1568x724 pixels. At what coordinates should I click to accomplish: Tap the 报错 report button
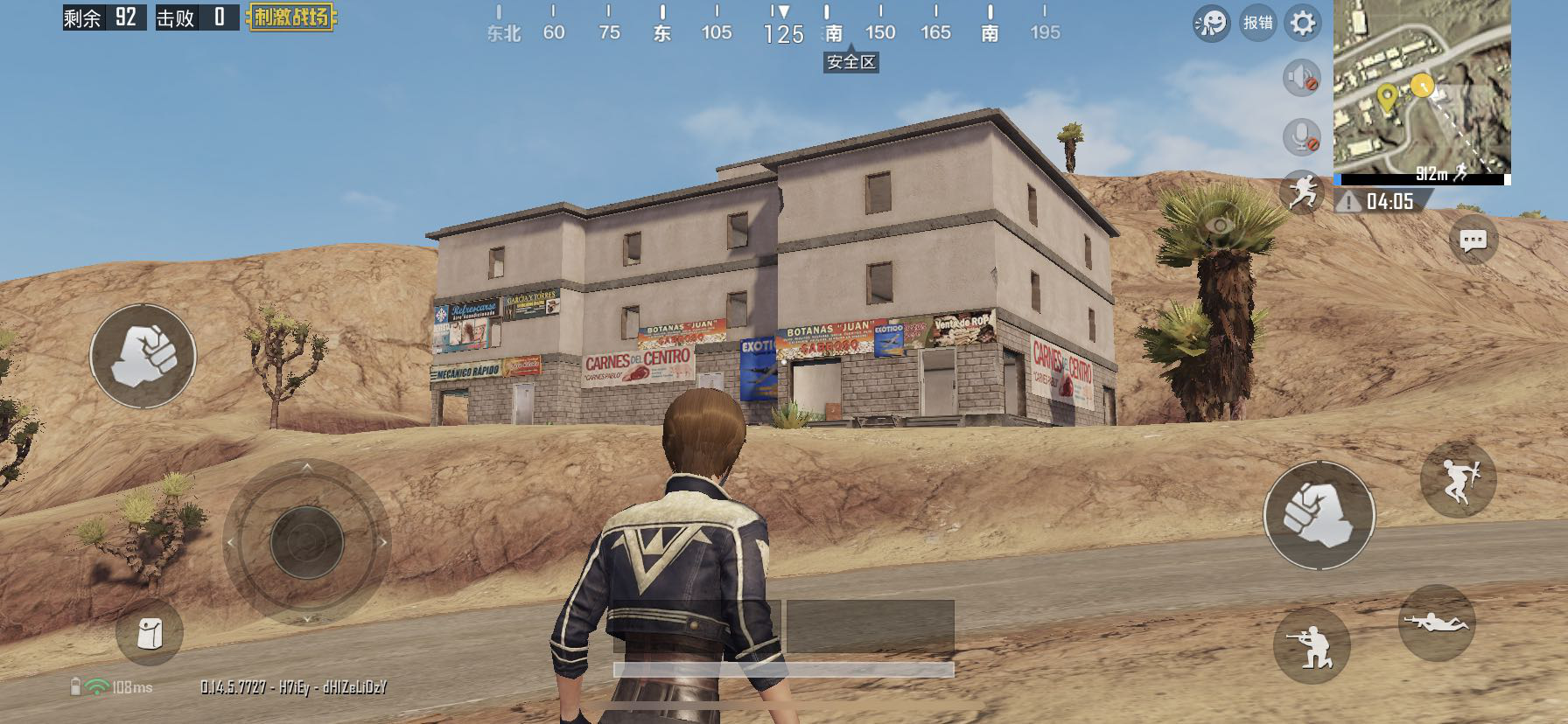coord(1257,23)
